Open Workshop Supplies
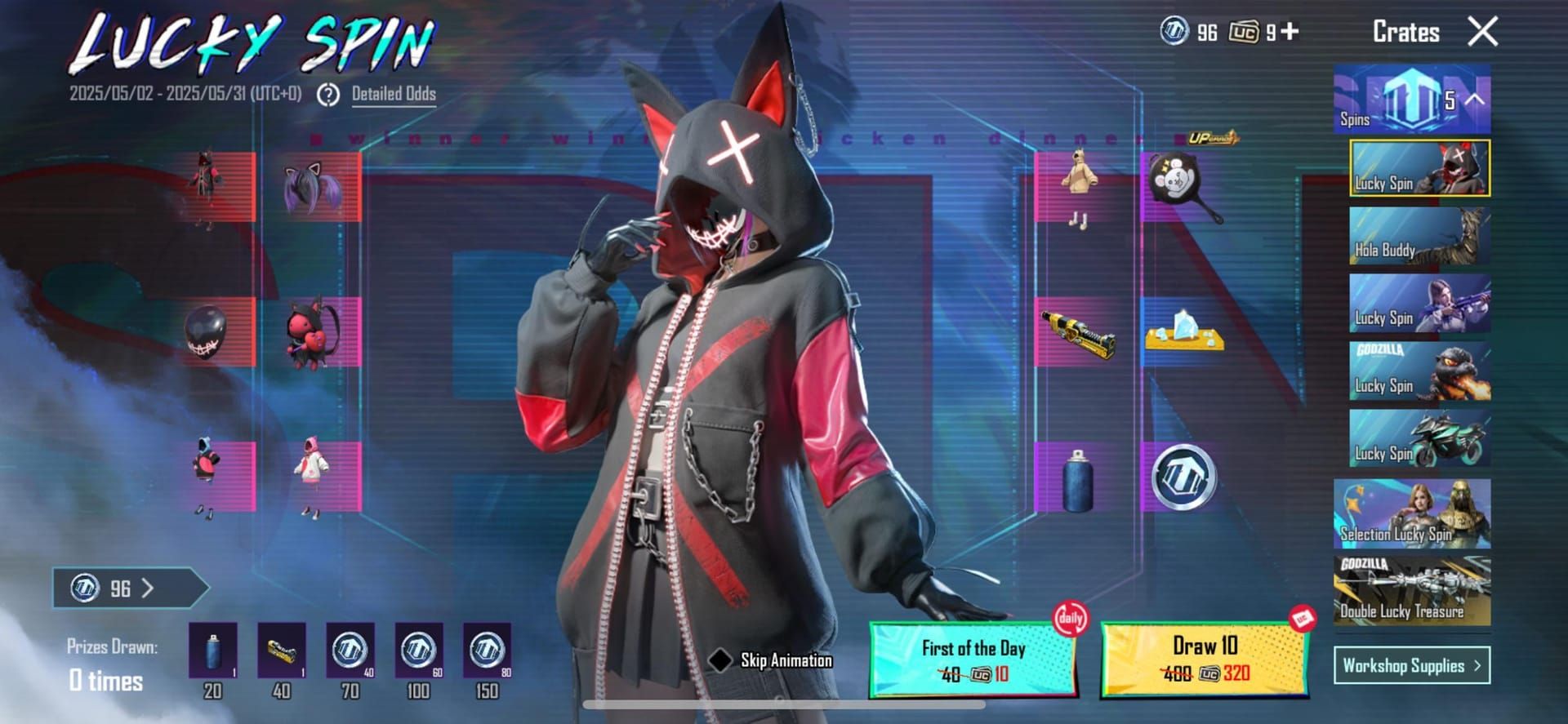 tap(1411, 665)
